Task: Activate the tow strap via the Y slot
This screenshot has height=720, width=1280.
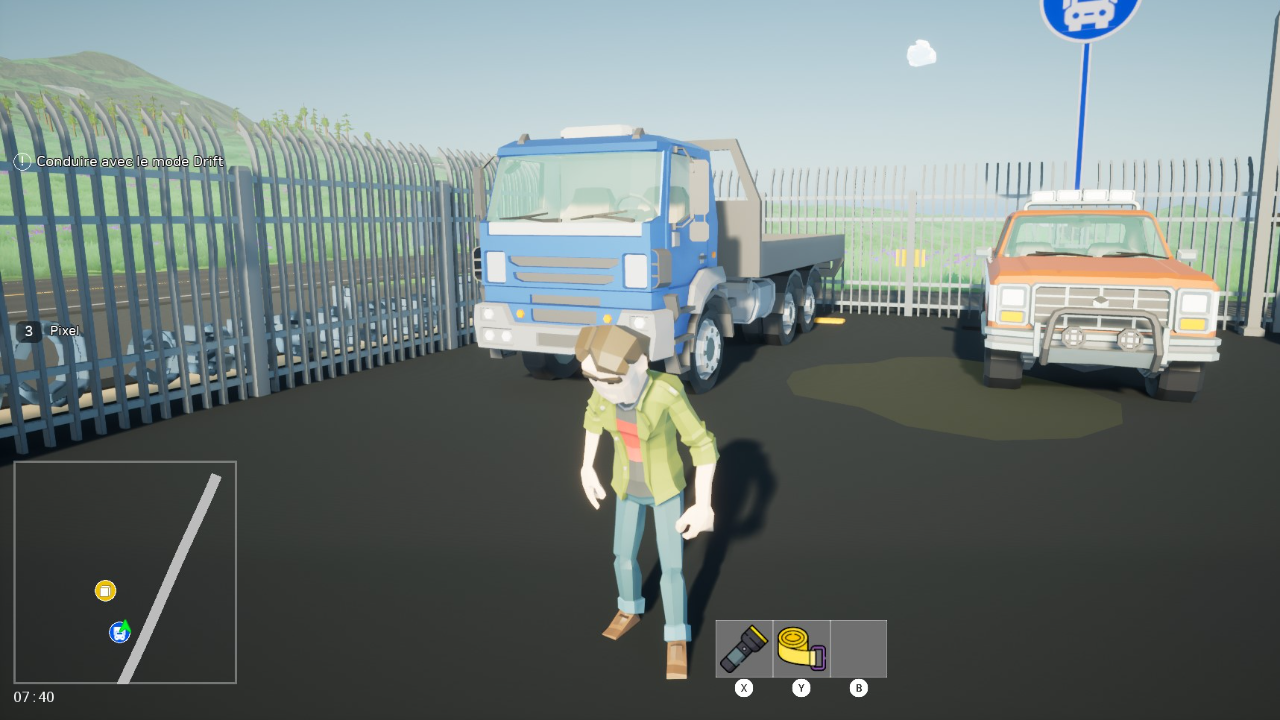Action: pos(801,688)
